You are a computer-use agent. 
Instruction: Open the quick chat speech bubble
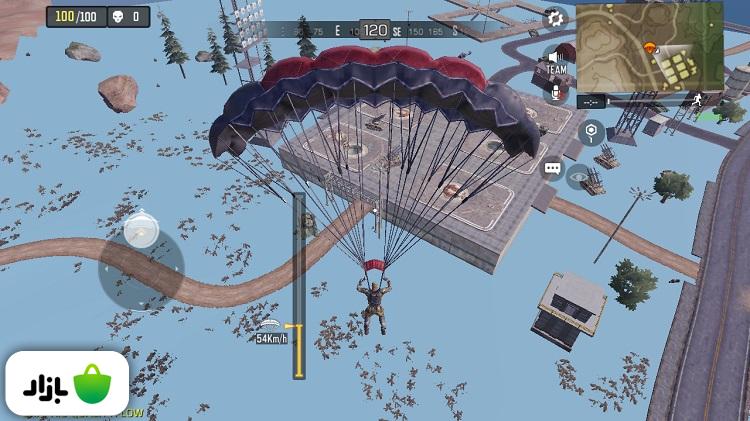pyautogui.click(x=552, y=169)
